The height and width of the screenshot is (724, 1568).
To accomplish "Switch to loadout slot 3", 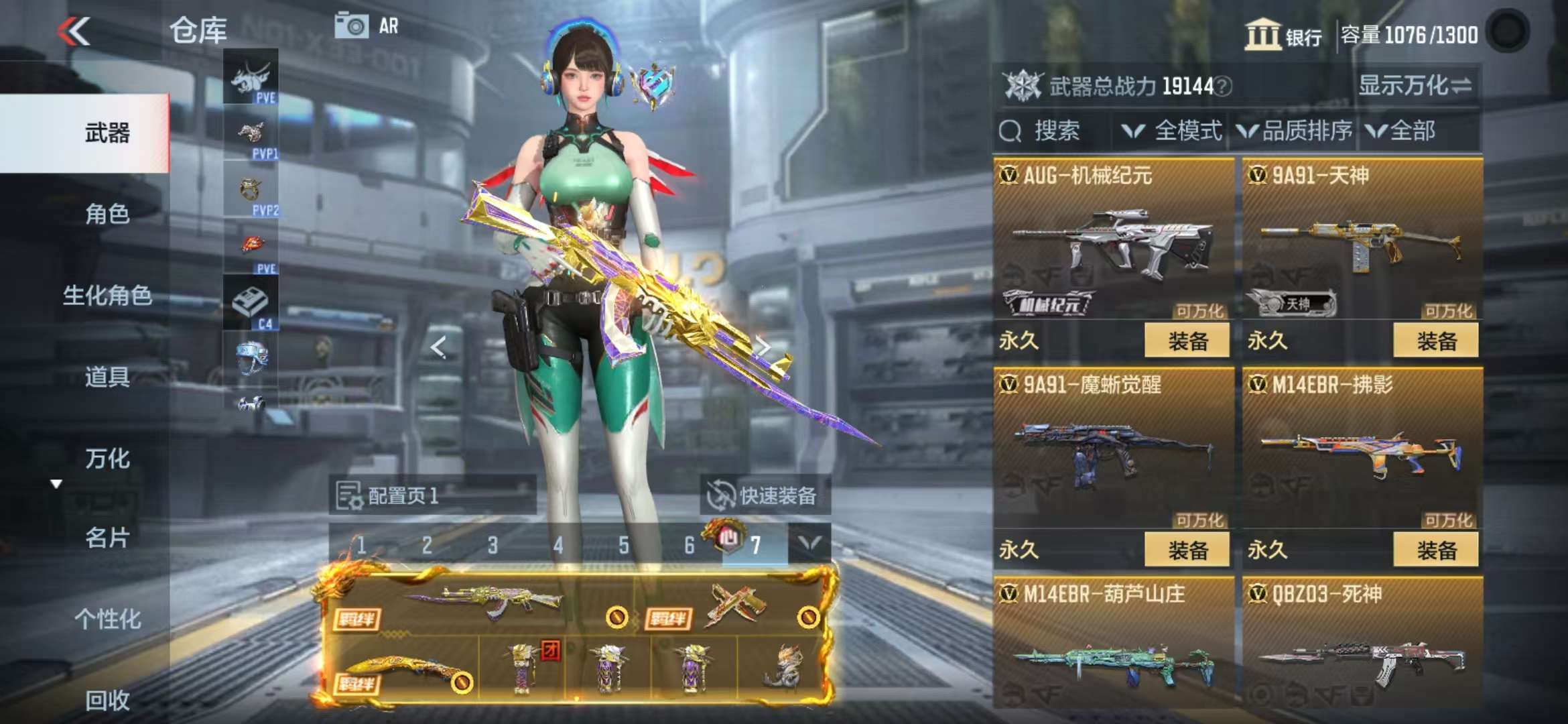I will pyautogui.click(x=493, y=546).
